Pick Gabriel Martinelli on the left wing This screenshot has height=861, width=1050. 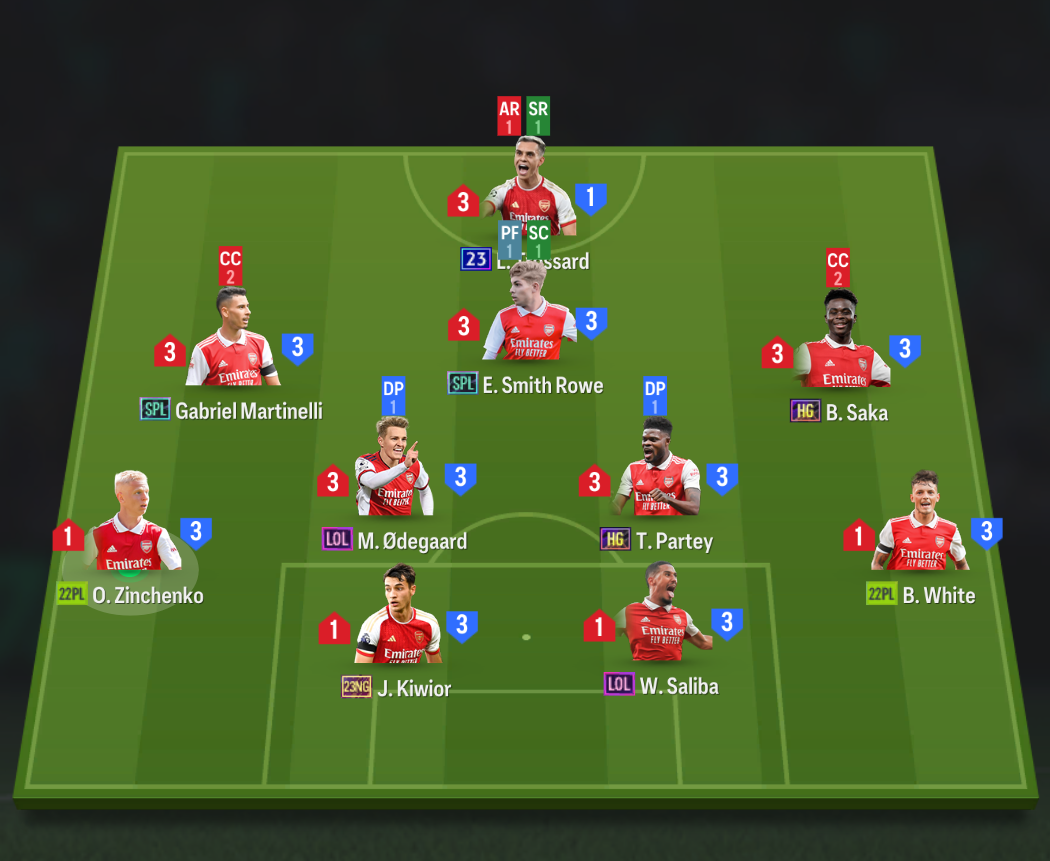[x=231, y=342]
